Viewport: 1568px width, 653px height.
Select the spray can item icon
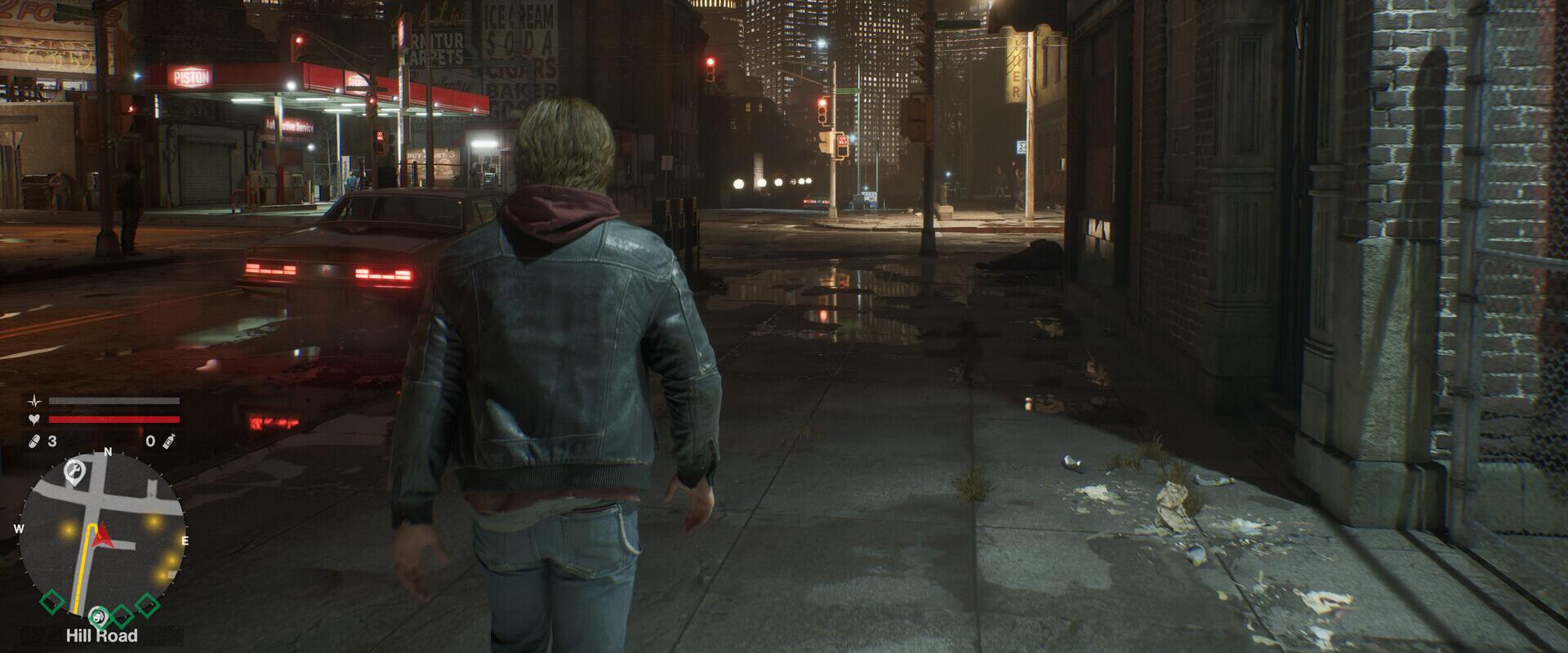pyautogui.click(x=171, y=442)
